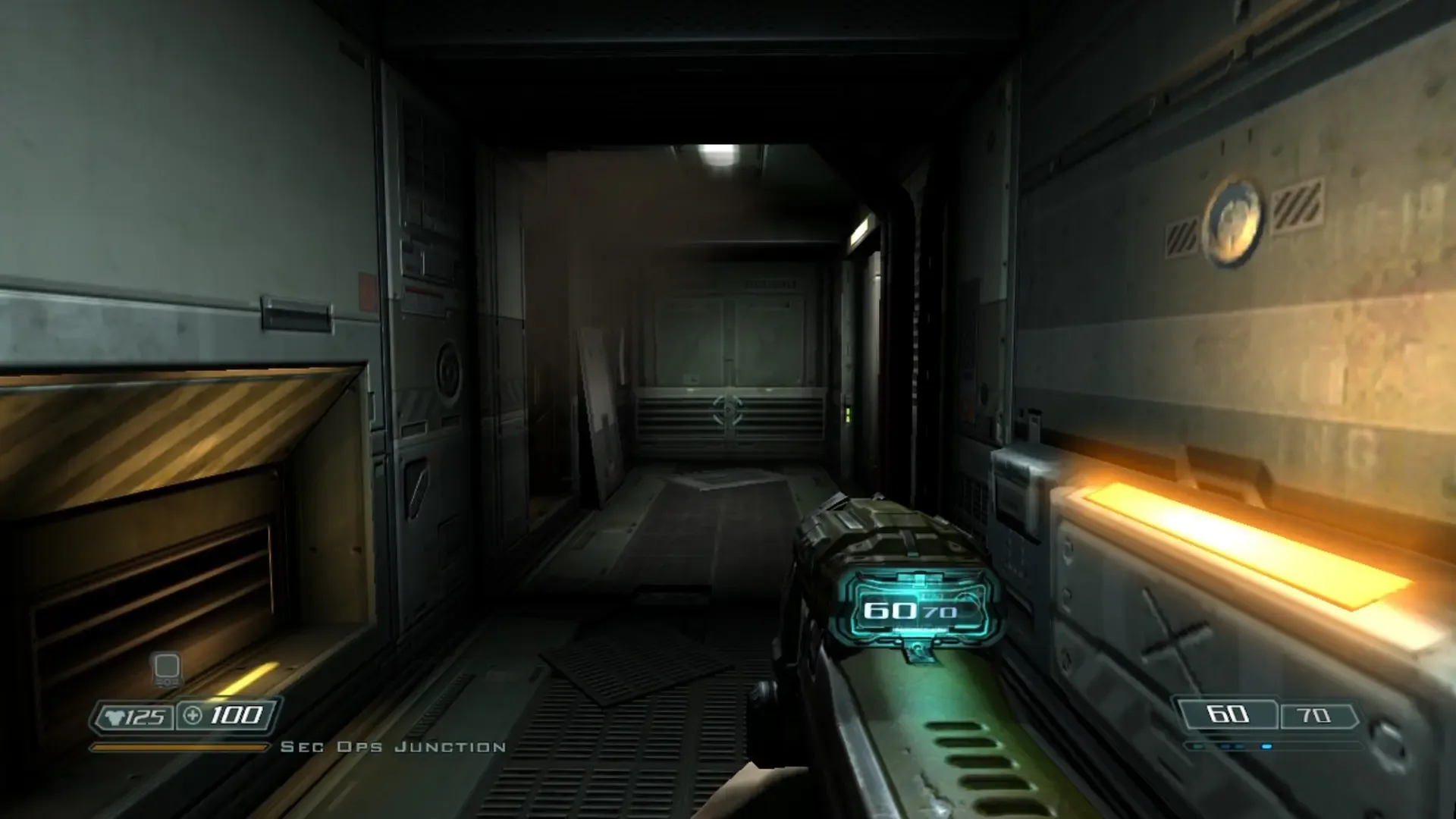This screenshot has height=819, width=1456.
Task: Click the orange progress bar under the health display
Action: (182, 745)
